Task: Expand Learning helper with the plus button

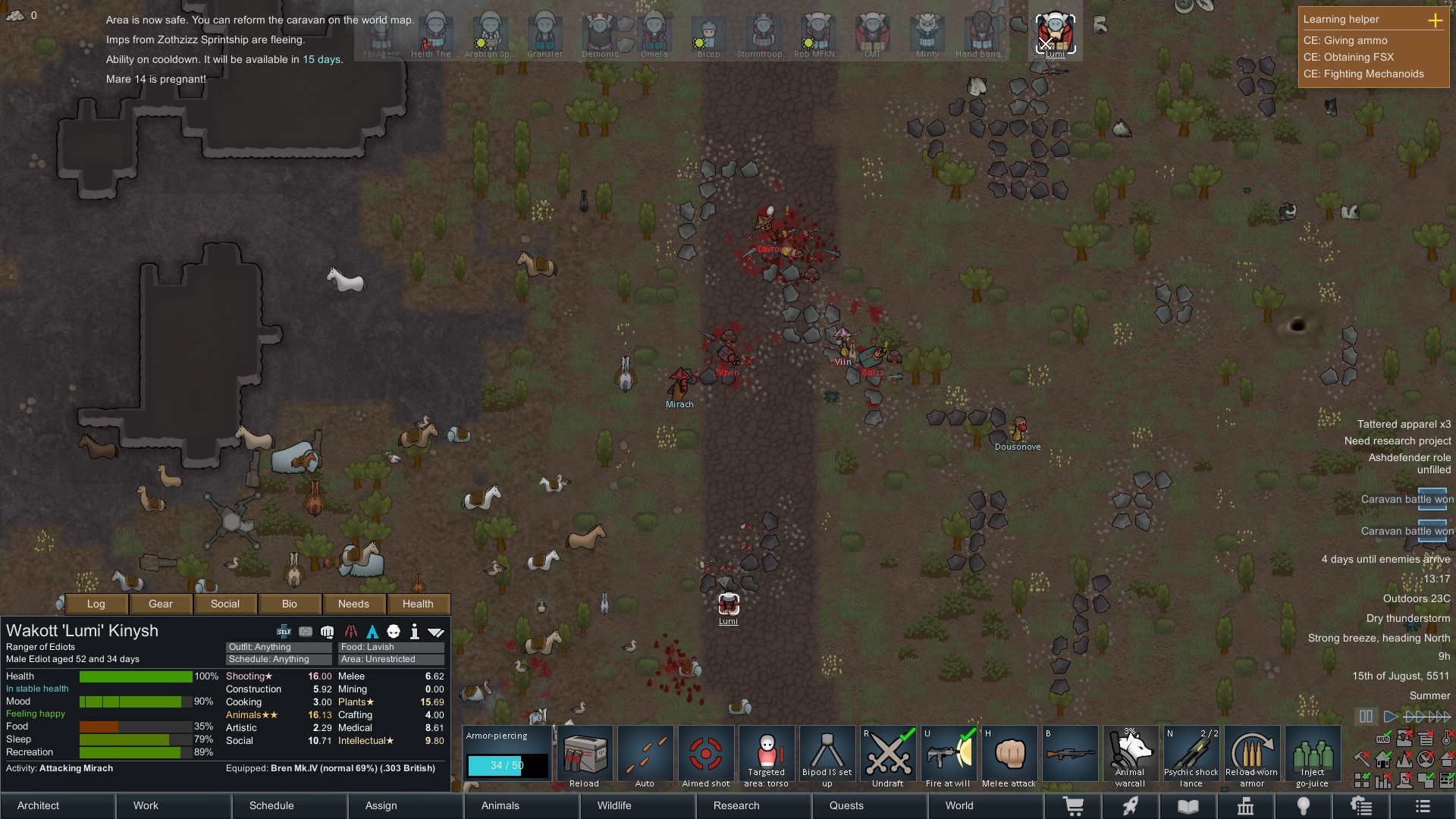Action: coord(1436,20)
